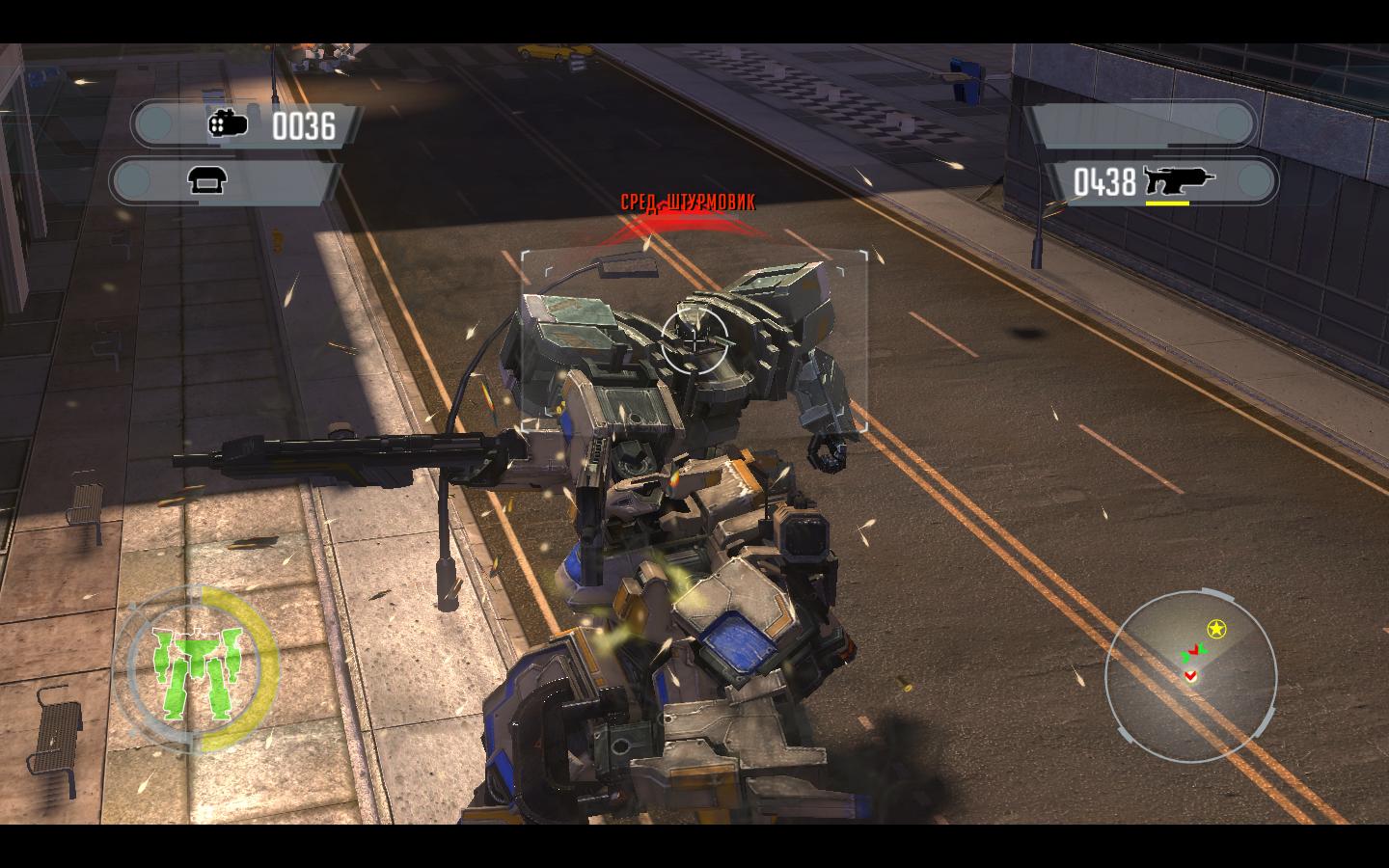Select the yellow star objective marker

pyautogui.click(x=1217, y=630)
